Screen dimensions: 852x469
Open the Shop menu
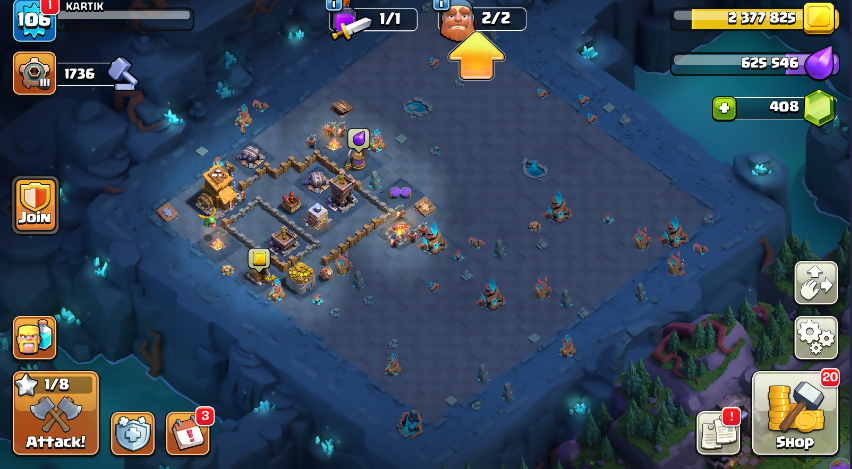(795, 414)
